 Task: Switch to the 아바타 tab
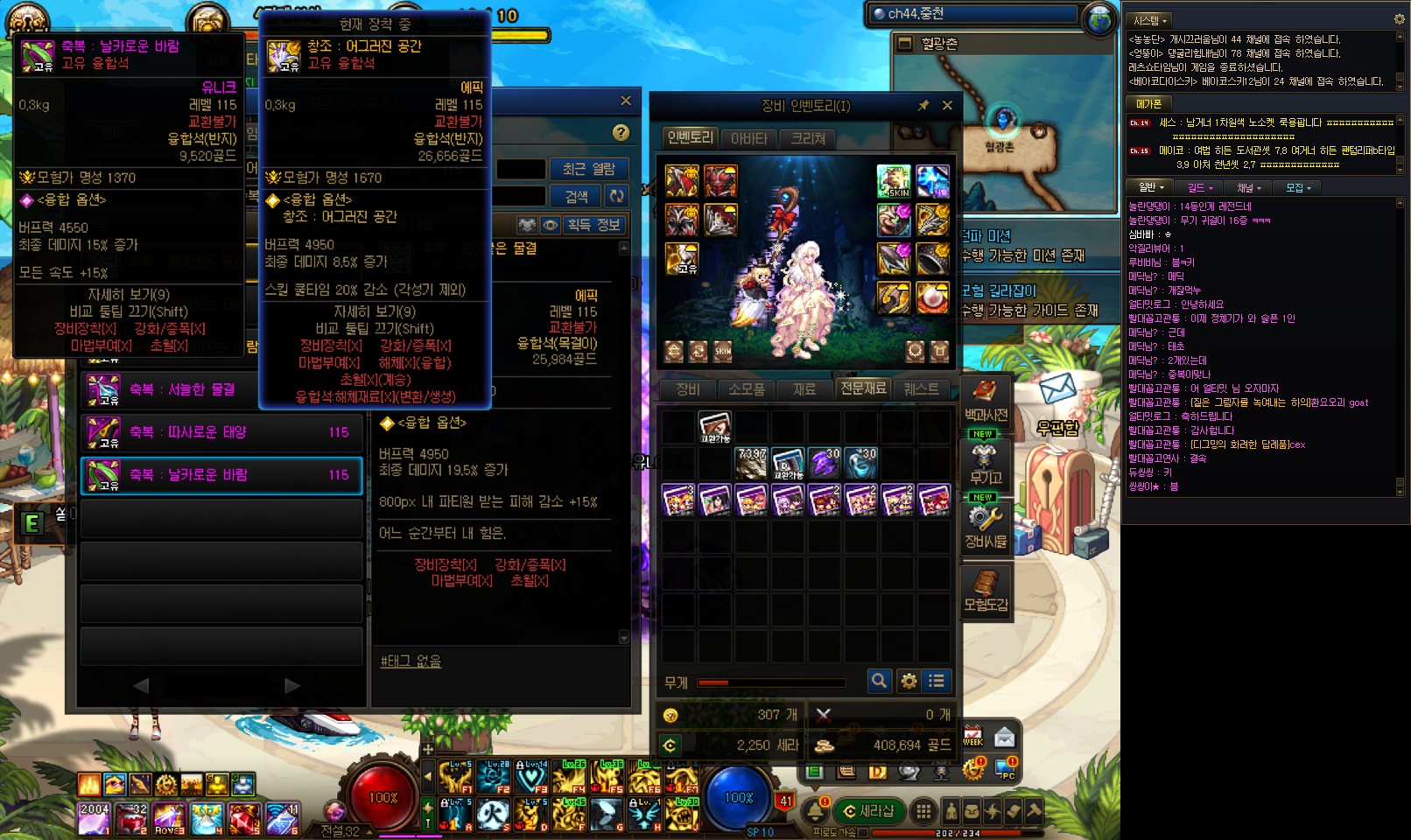tap(748, 138)
